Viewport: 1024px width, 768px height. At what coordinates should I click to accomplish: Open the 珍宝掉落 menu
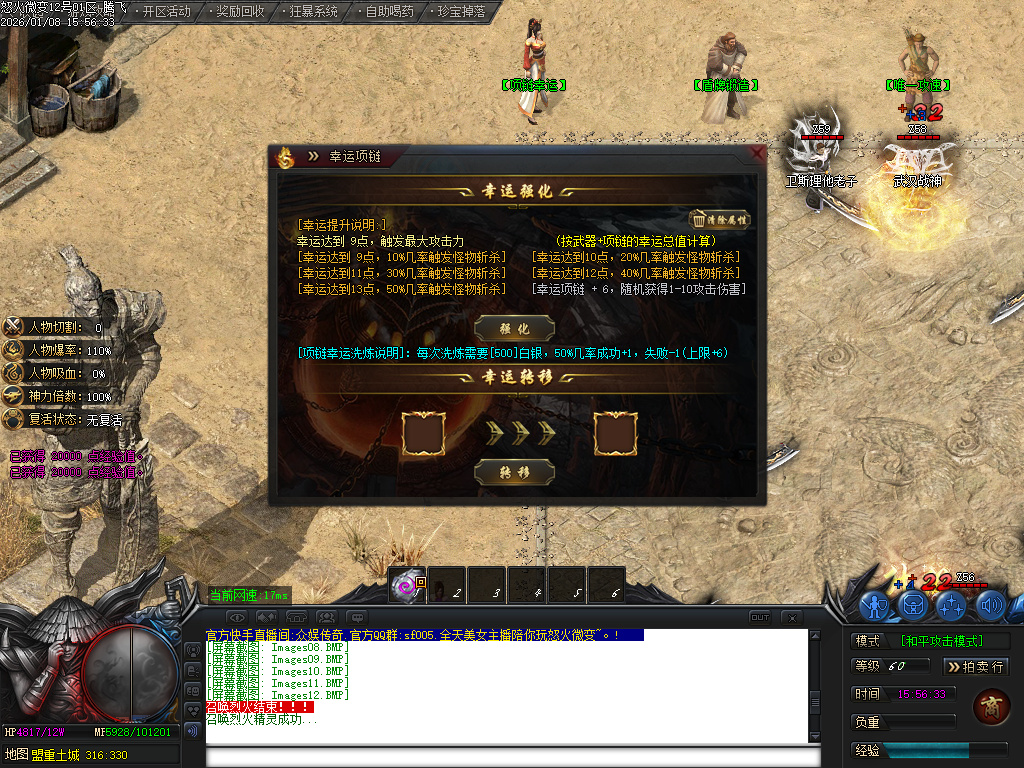coord(462,12)
